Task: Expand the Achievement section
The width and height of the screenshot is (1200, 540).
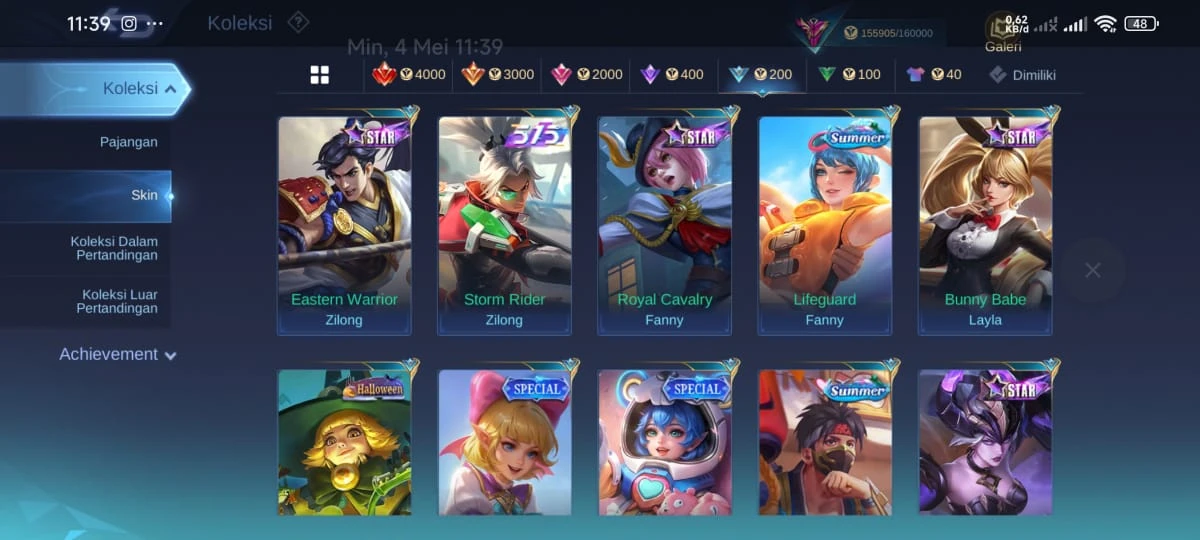Action: [x=117, y=355]
